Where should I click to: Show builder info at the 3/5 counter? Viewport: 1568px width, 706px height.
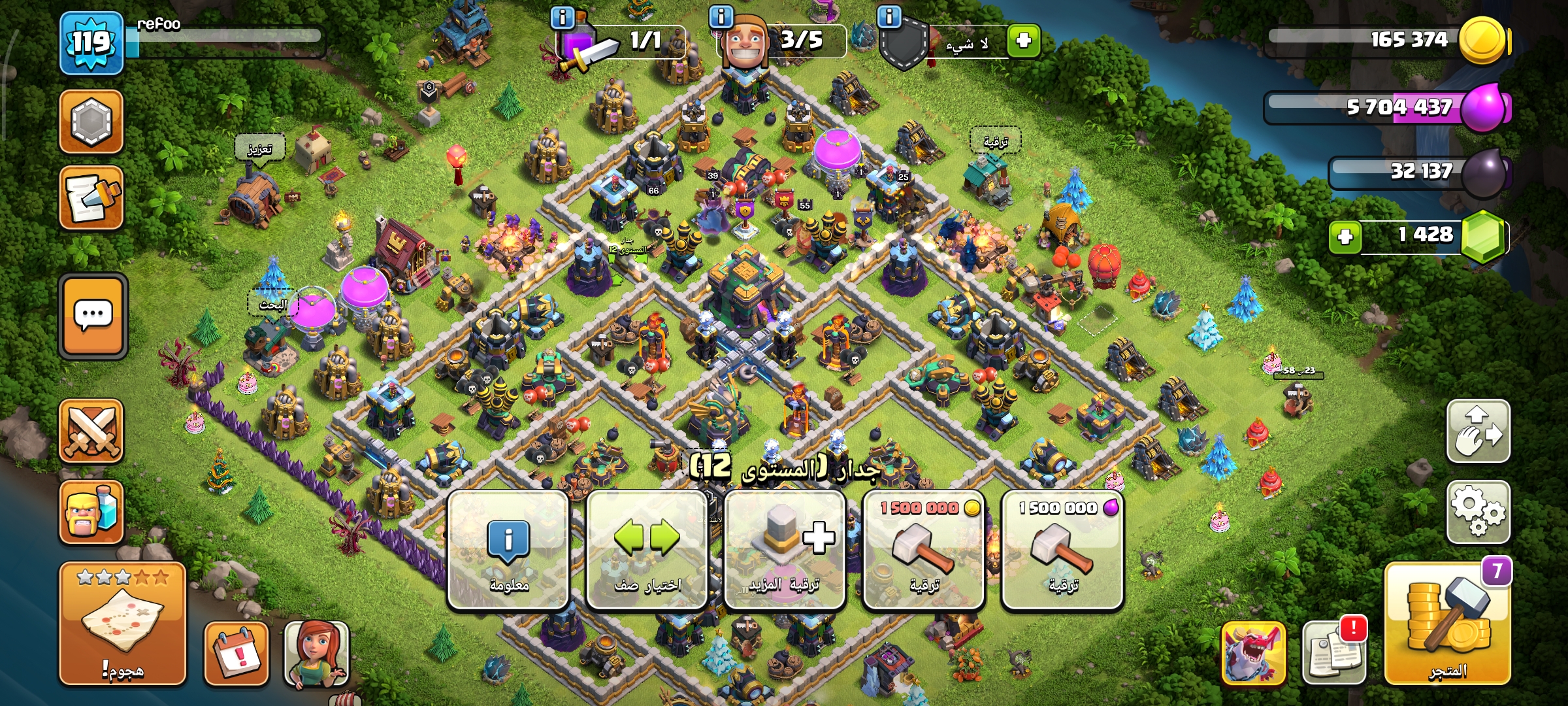721,17
